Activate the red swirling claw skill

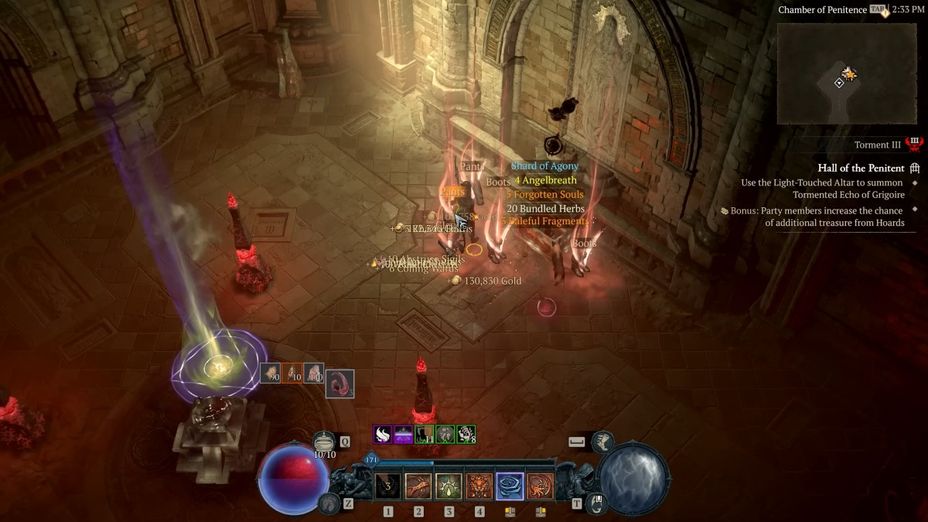(540, 486)
